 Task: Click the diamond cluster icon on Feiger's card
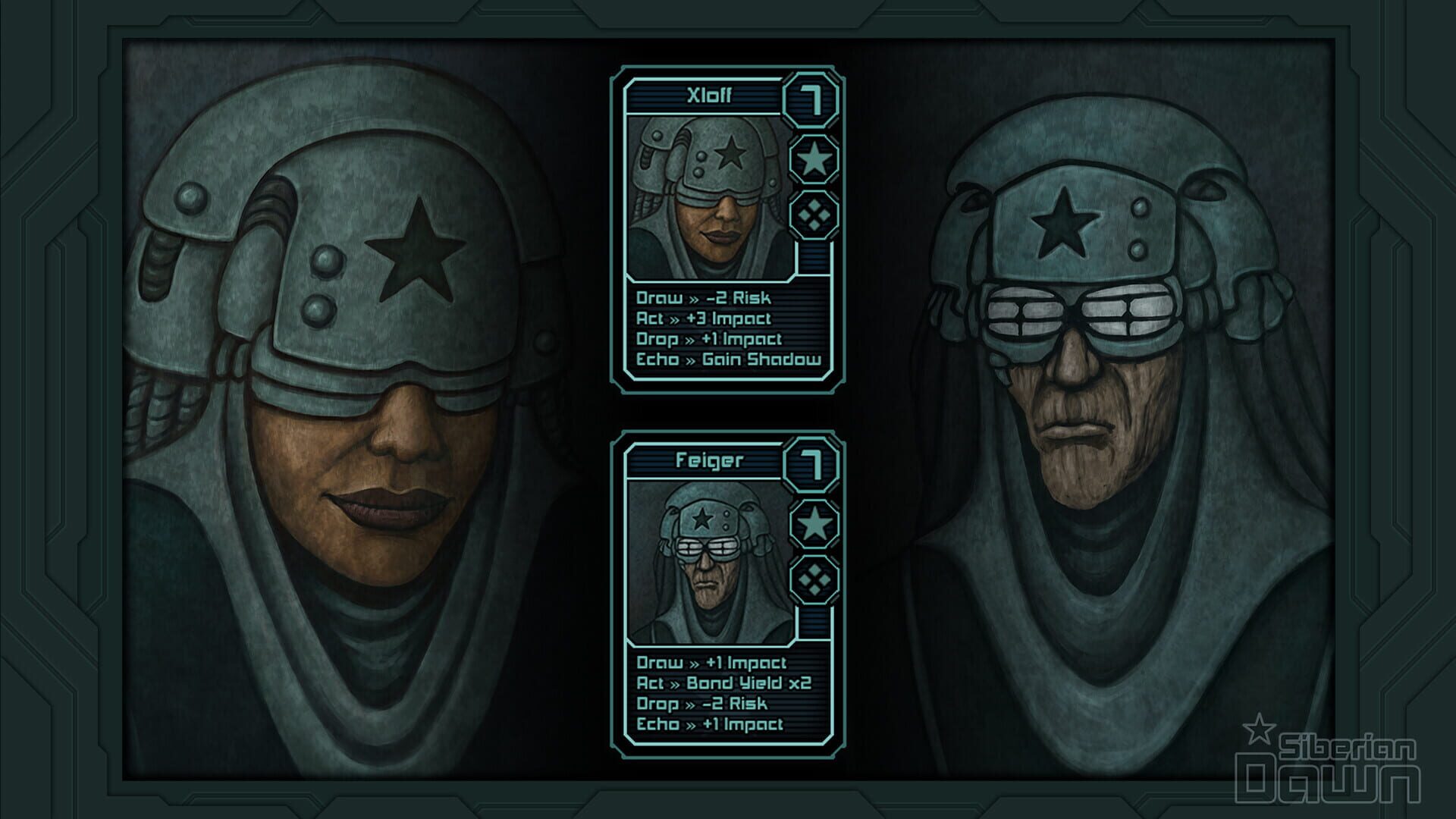point(814,579)
